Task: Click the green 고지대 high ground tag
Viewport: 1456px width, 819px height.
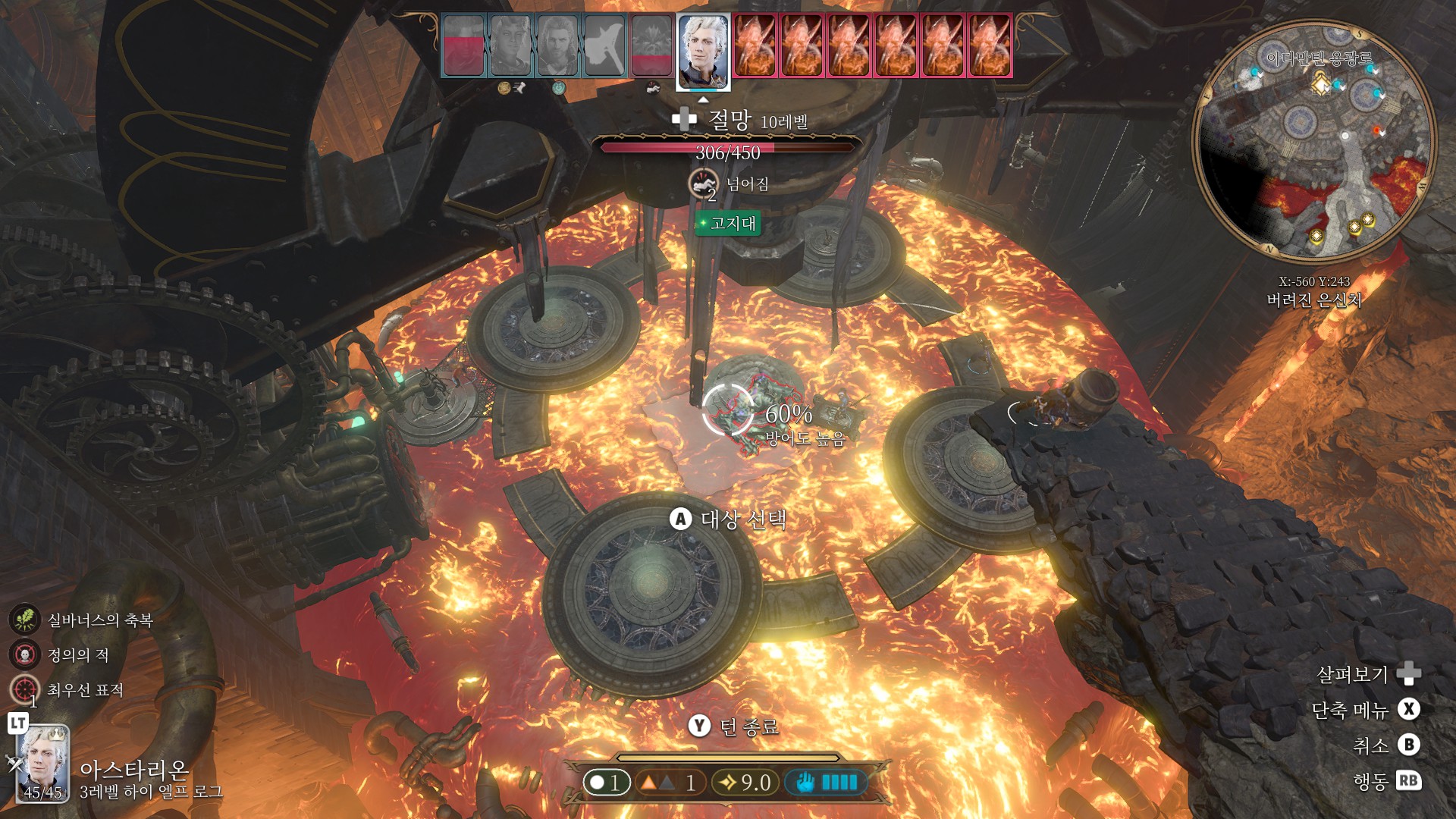Action: pos(728,223)
